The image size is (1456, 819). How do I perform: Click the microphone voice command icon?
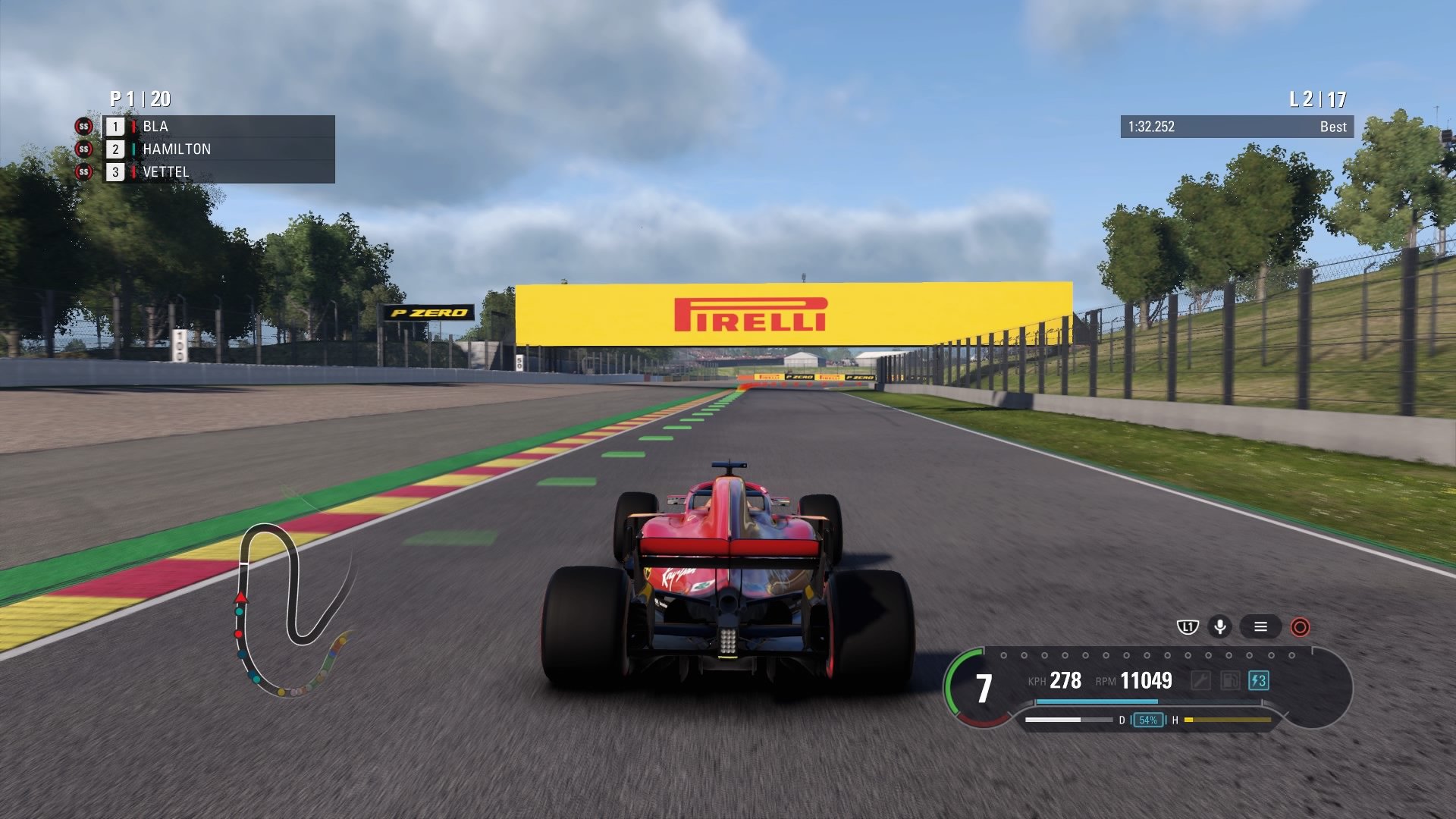[1219, 627]
